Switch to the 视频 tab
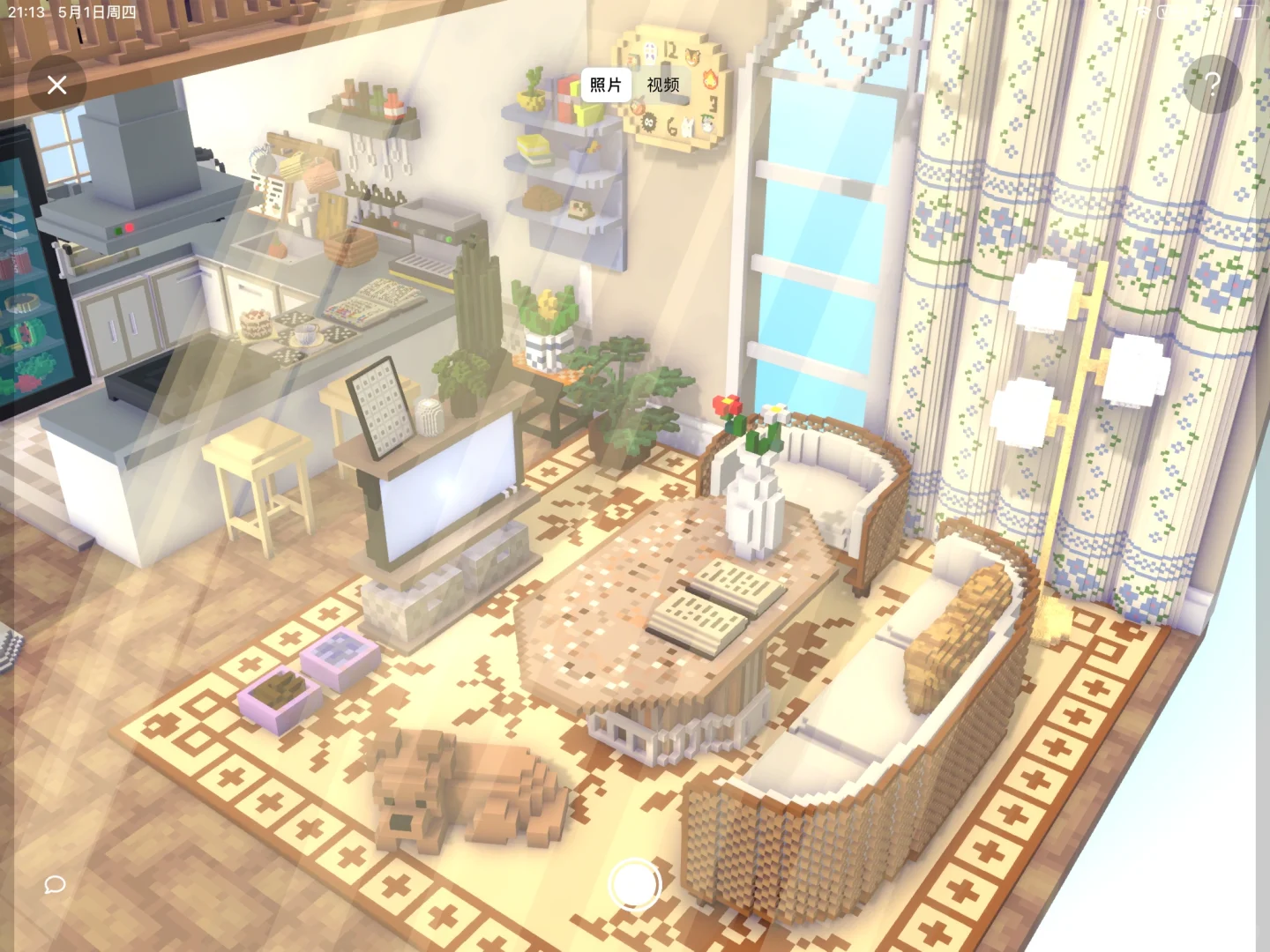The width and height of the screenshot is (1270, 952). pyautogui.click(x=661, y=85)
